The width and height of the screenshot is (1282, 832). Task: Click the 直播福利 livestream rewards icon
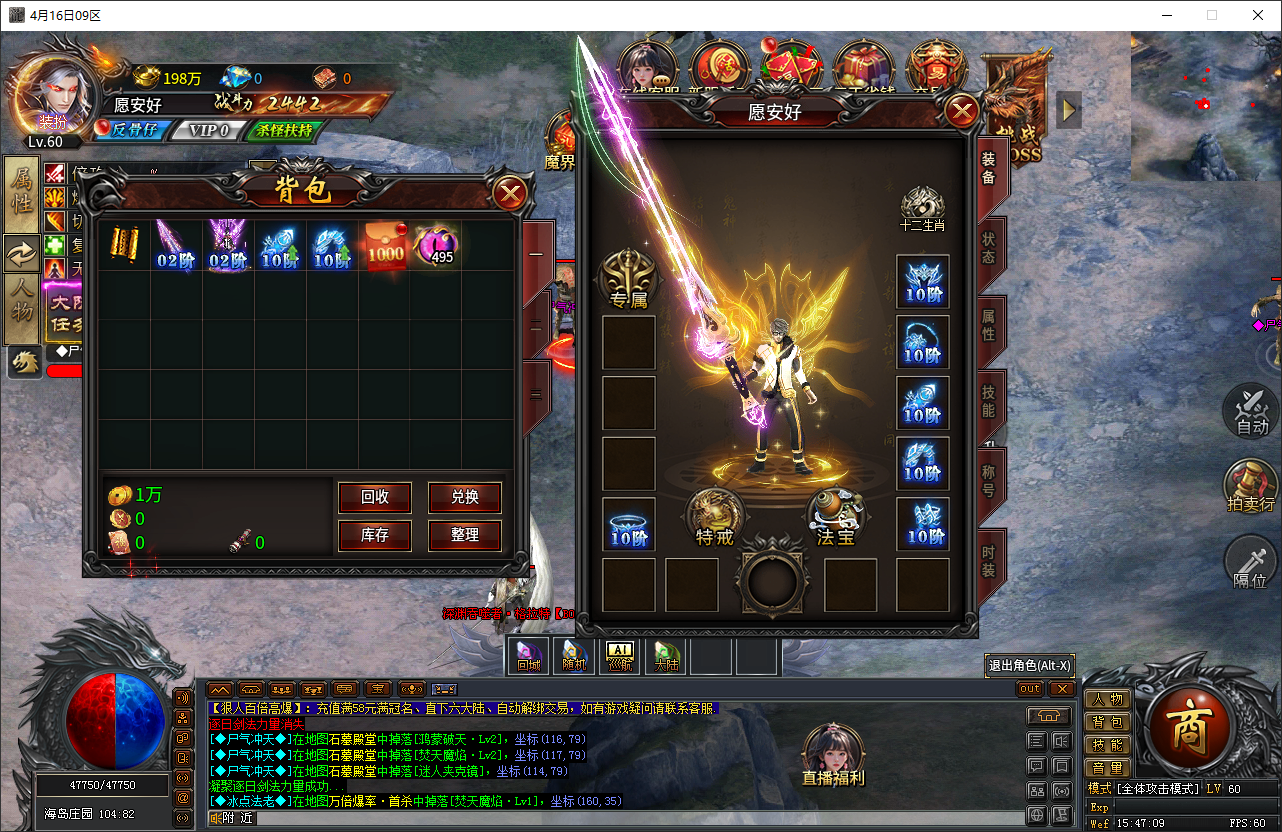[831, 756]
